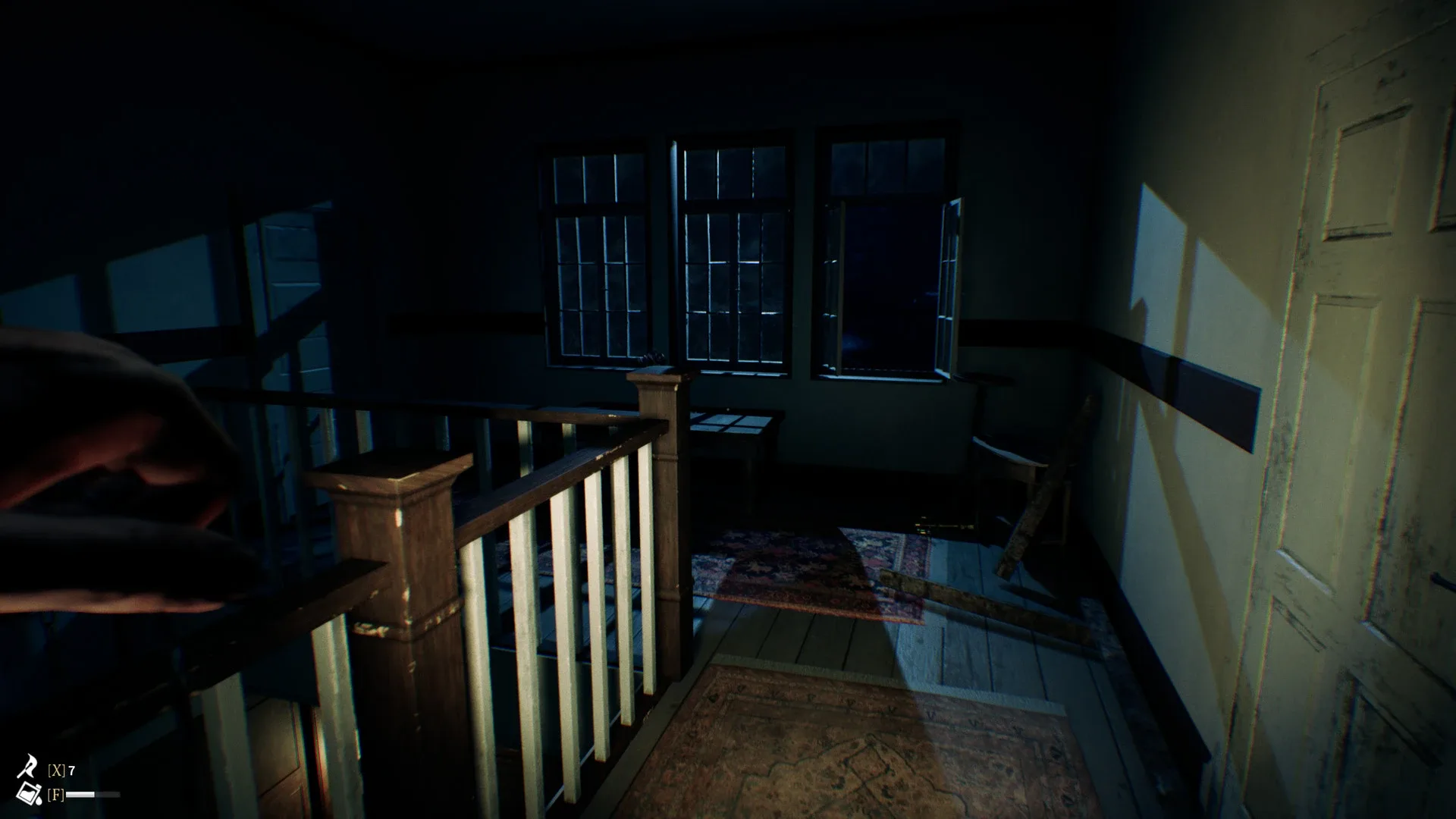Image resolution: width=1456 pixels, height=819 pixels.
Task: Select the [F] key prompt indicator
Action: click(x=55, y=795)
